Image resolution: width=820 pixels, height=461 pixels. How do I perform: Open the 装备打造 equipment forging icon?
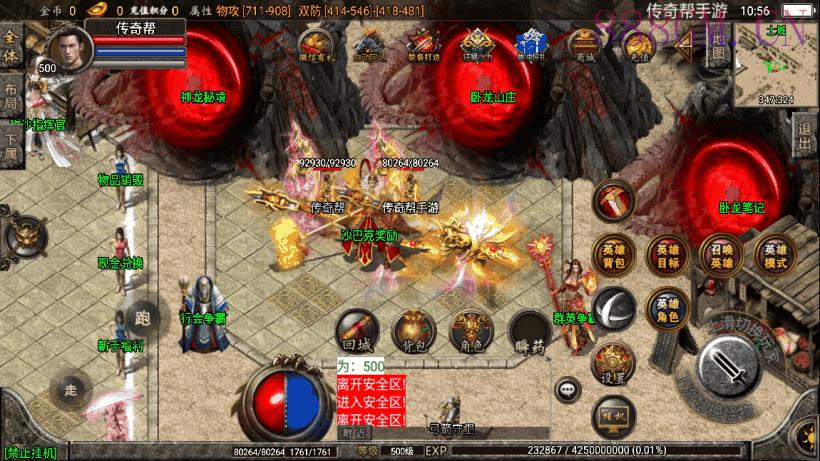[x=422, y=46]
